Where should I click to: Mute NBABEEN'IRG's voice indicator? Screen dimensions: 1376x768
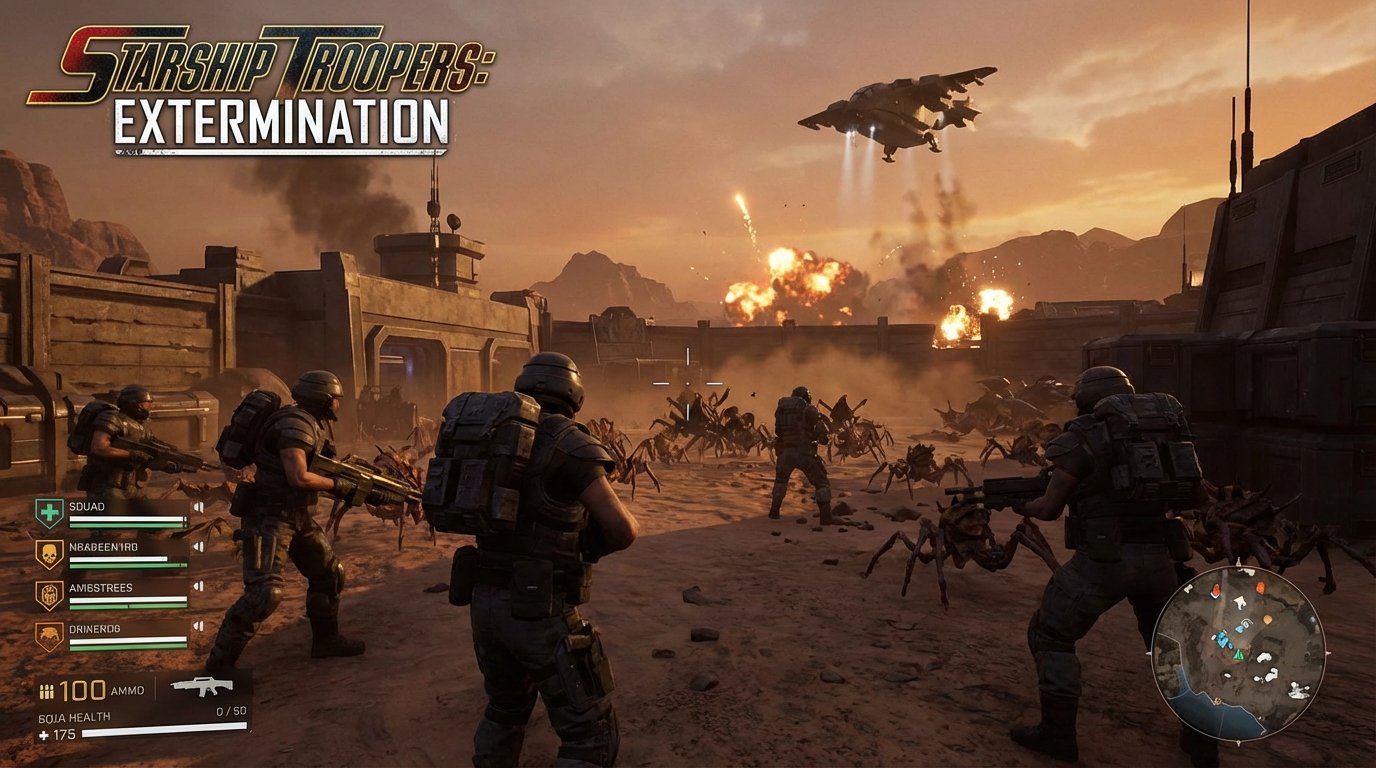pos(198,546)
